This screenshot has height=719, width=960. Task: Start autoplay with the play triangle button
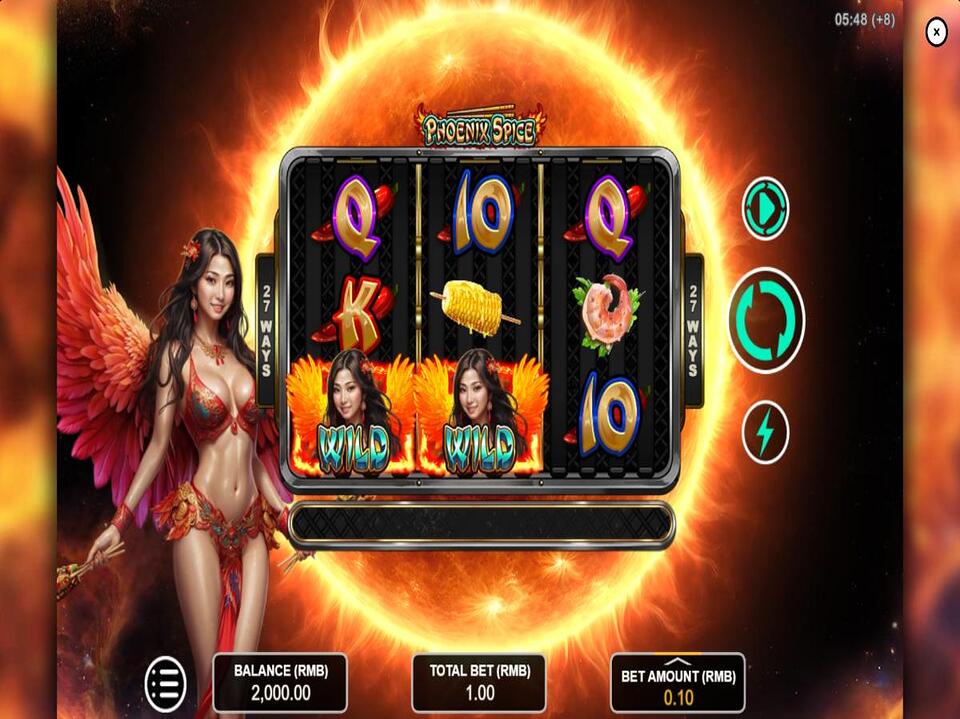tap(765, 209)
